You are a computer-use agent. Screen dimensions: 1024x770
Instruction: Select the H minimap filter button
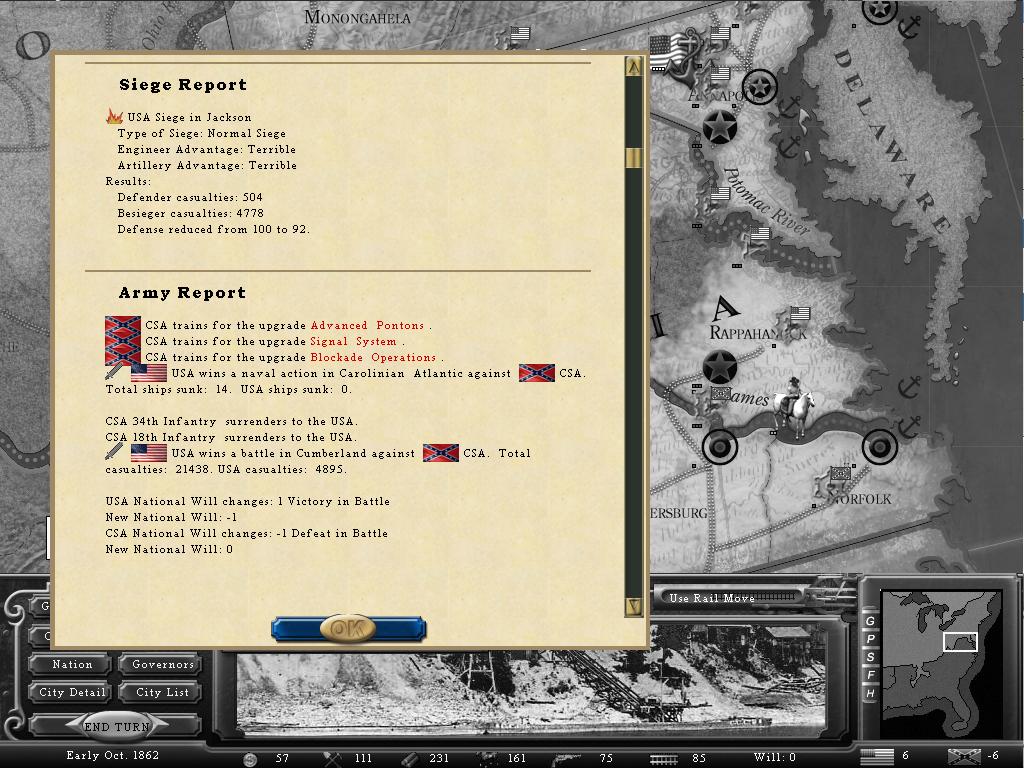pyautogui.click(x=870, y=693)
